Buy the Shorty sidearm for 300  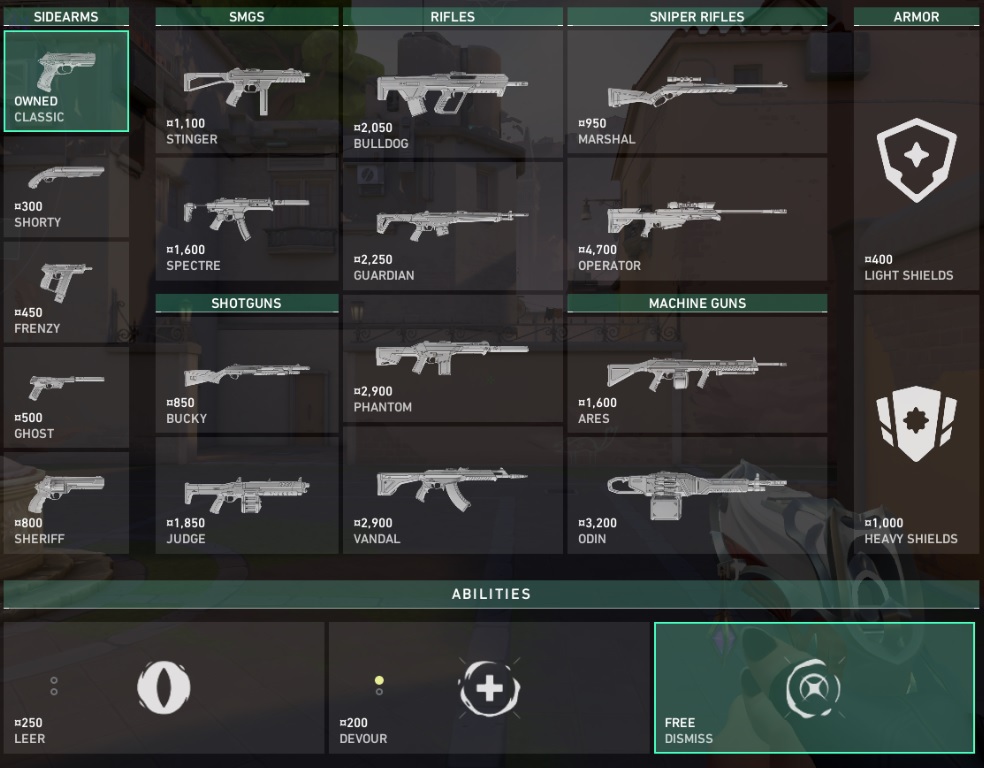coord(66,187)
